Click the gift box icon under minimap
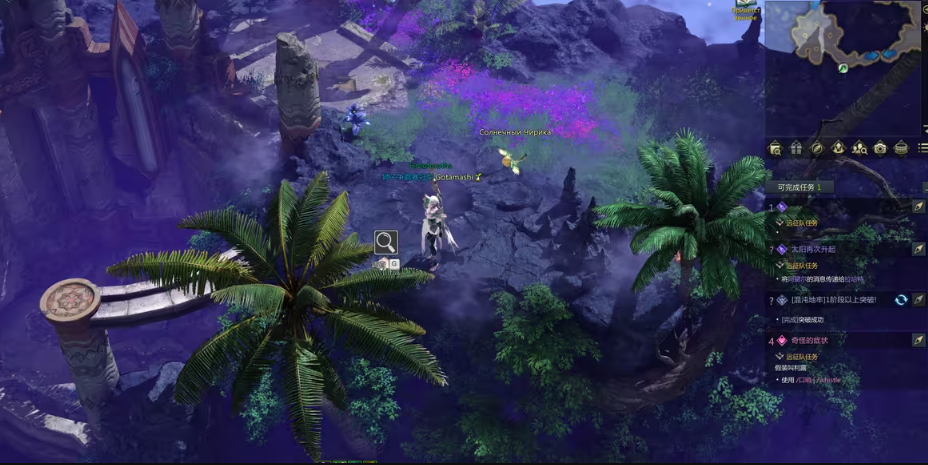The image size is (928, 465). (x=796, y=148)
